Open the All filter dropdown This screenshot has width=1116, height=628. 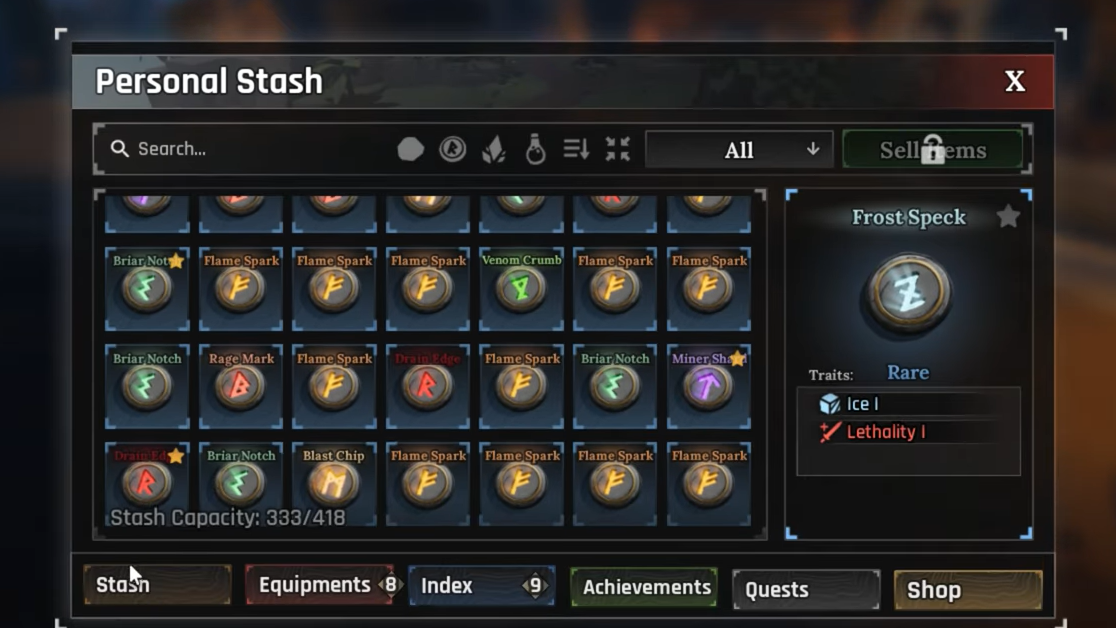738,150
